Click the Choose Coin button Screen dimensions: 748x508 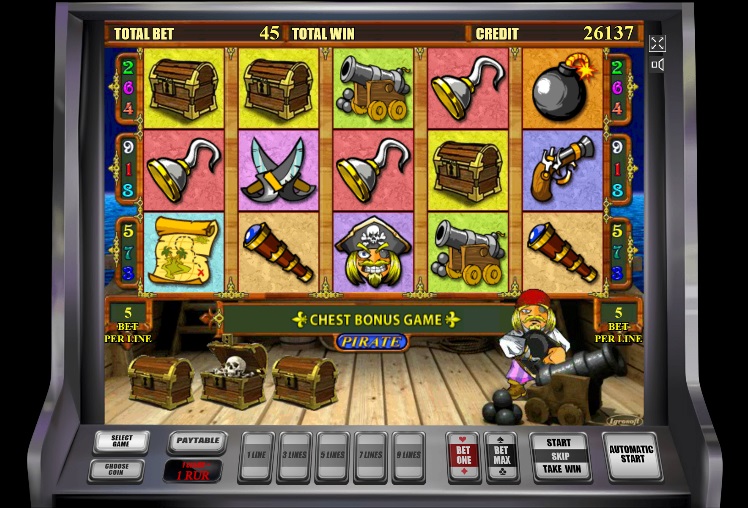point(121,468)
